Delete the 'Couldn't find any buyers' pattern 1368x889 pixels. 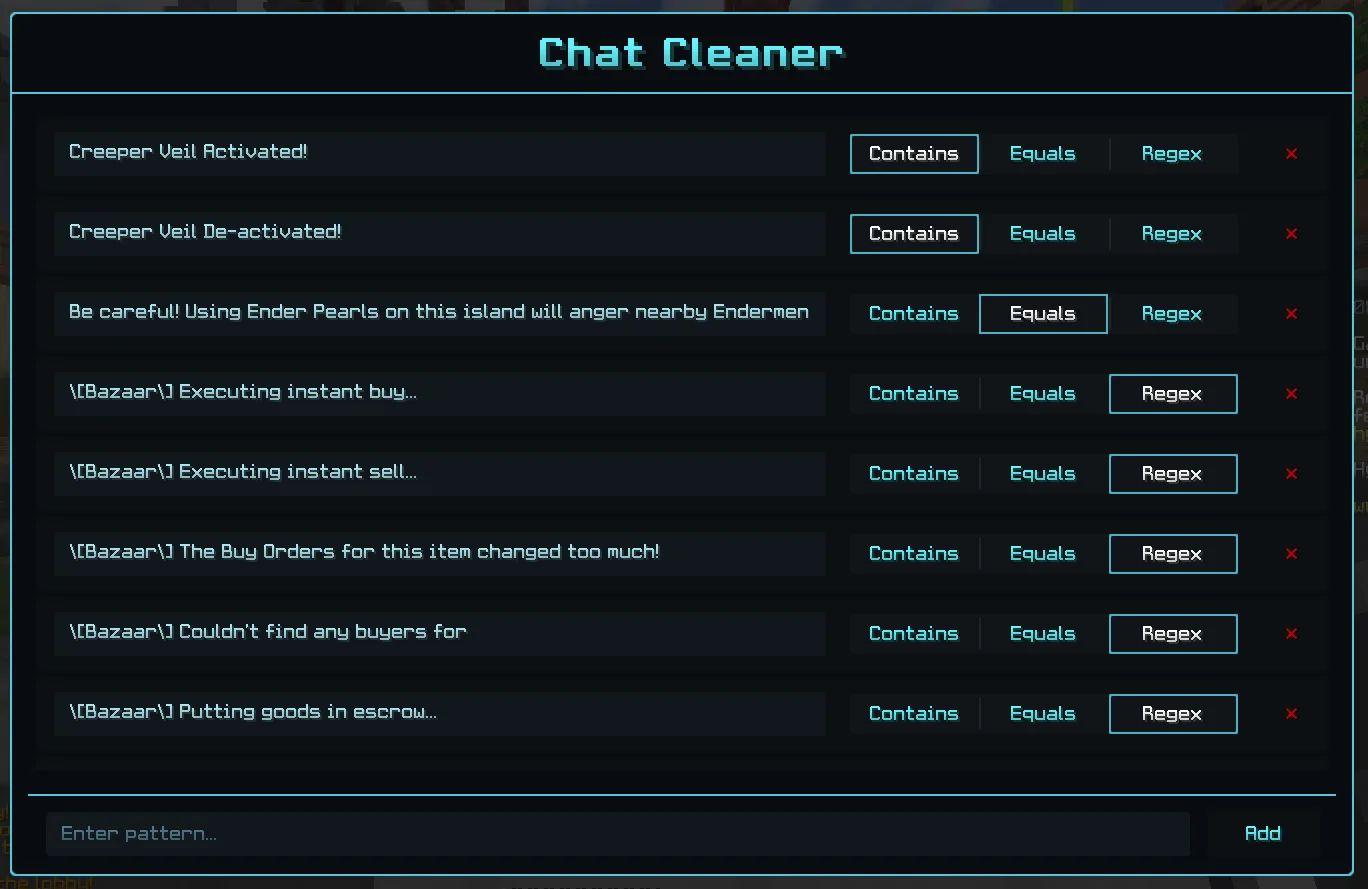tap(1290, 634)
